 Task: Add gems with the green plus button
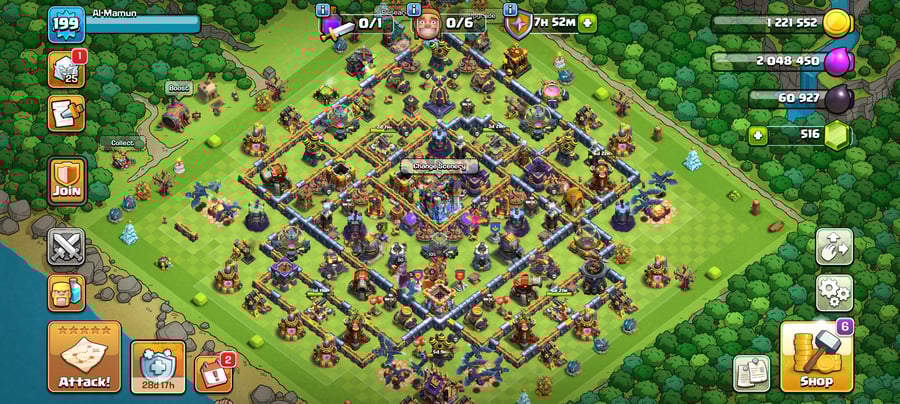click(x=757, y=135)
